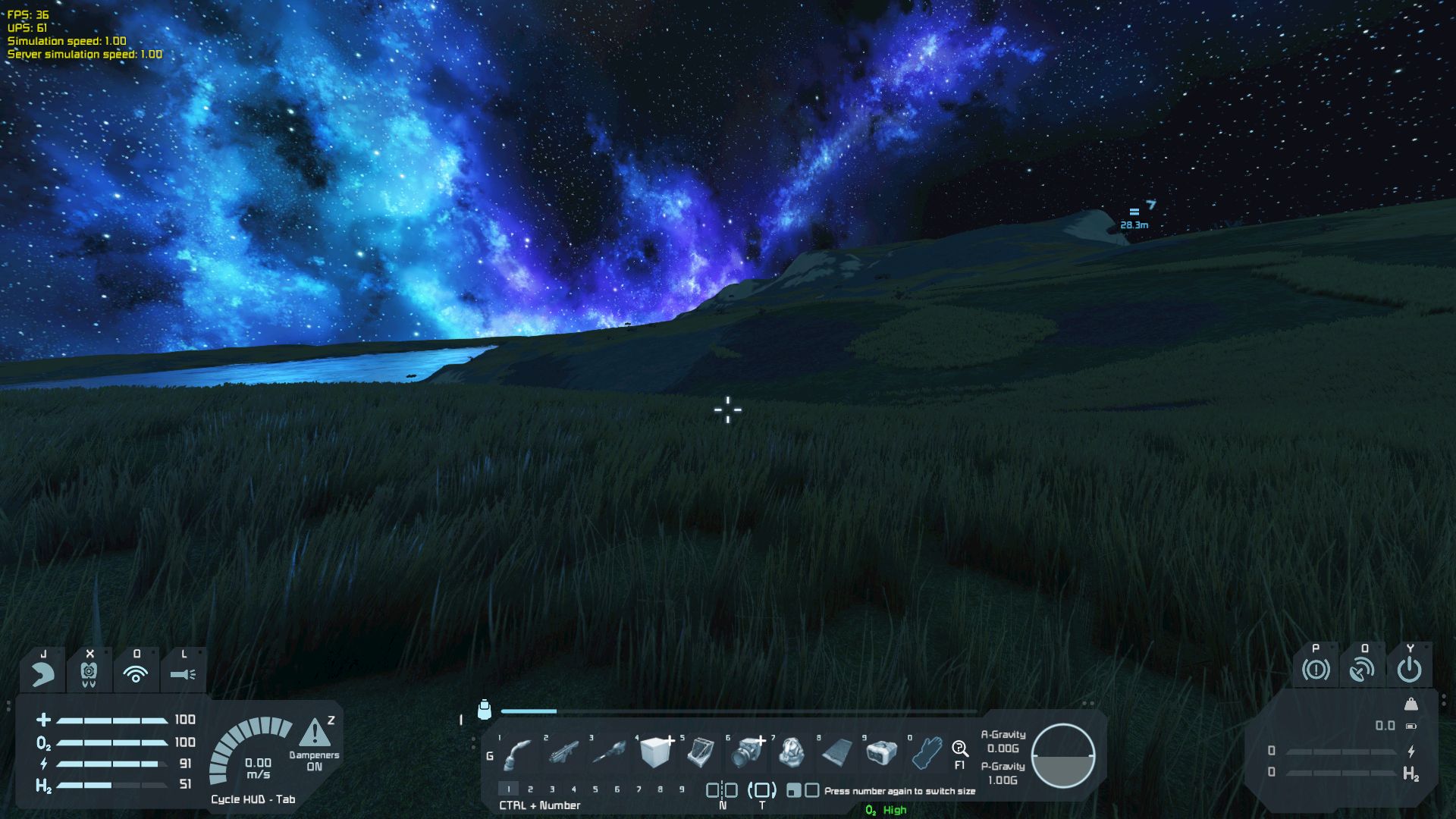Pick the cockpit block in the hotbar

(700, 753)
